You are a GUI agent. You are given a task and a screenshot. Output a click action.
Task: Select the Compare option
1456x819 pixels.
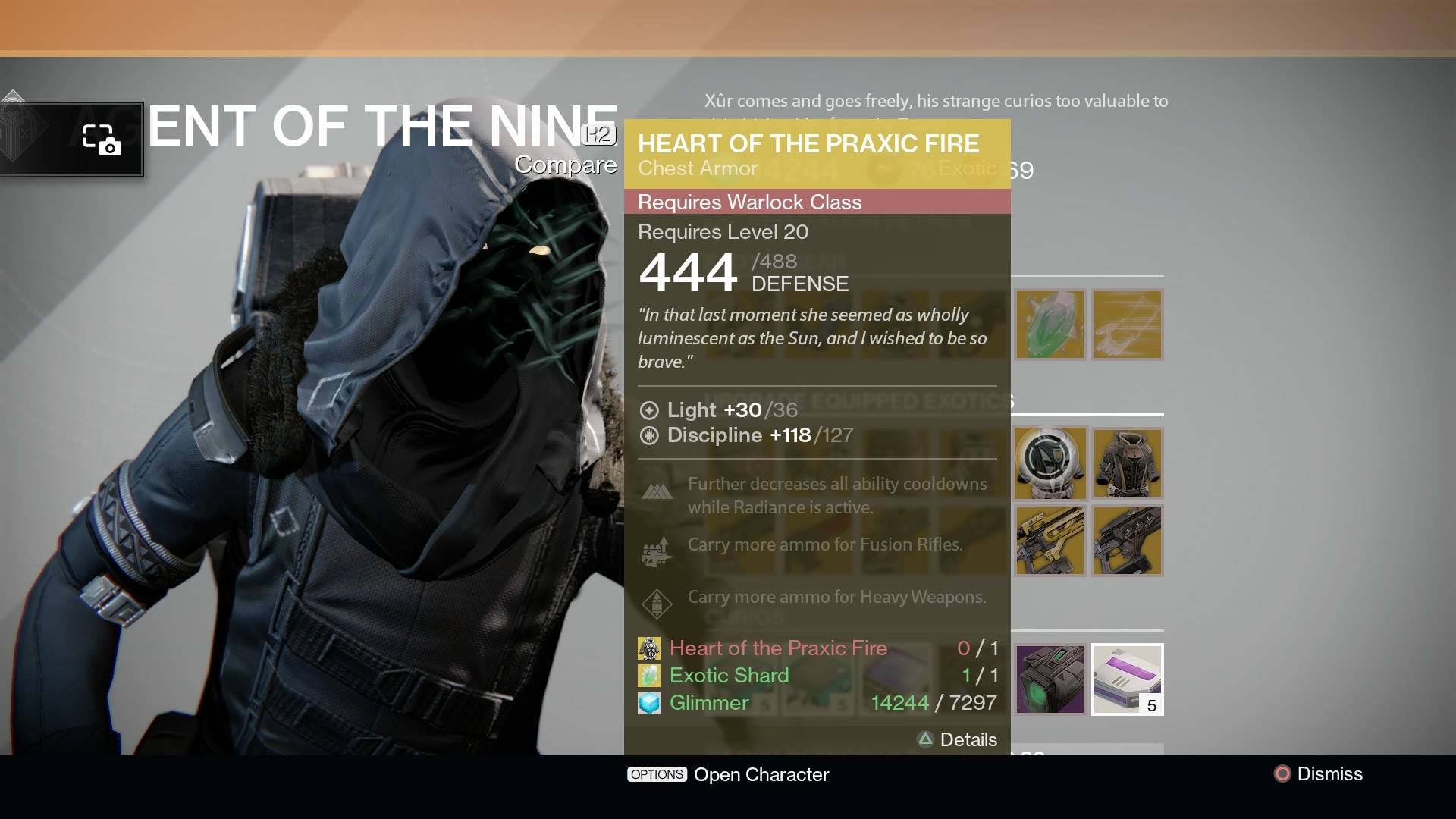tap(566, 164)
